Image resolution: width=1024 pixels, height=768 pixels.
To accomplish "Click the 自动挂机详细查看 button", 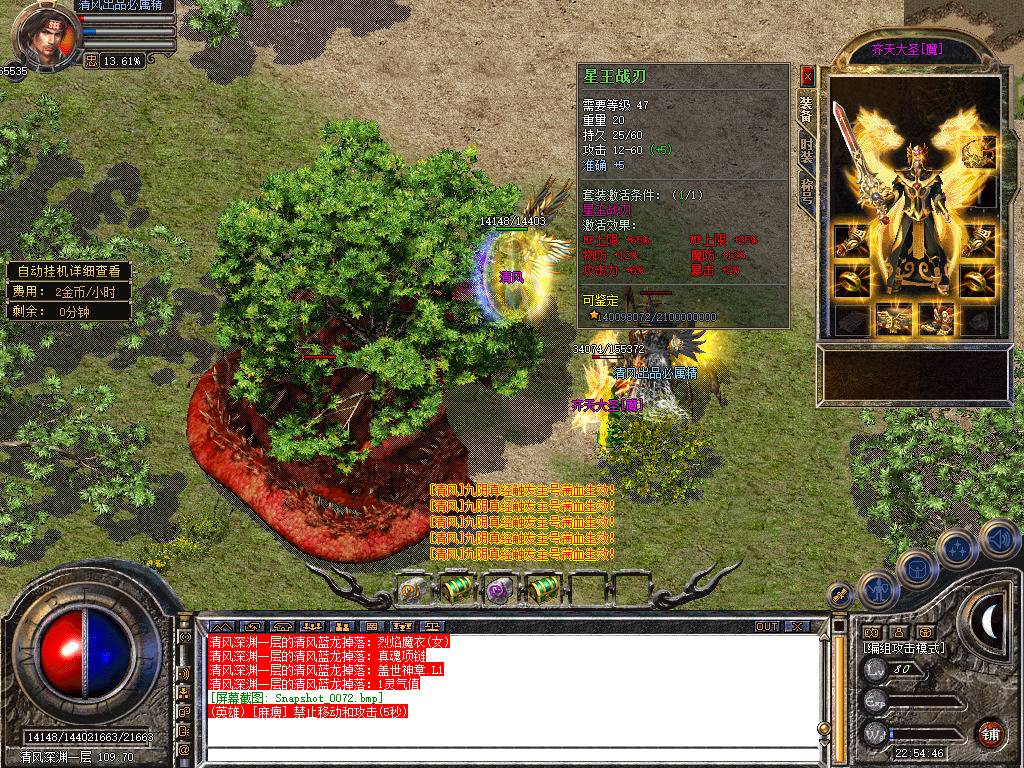I will (x=68, y=271).
